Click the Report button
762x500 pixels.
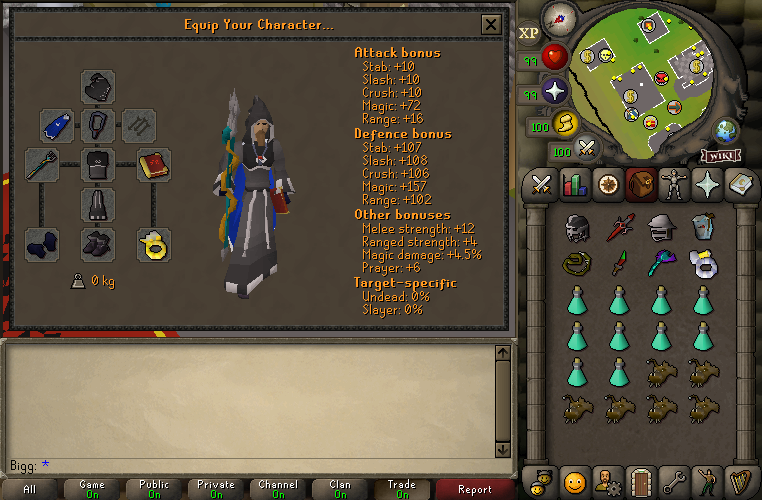coord(474,489)
